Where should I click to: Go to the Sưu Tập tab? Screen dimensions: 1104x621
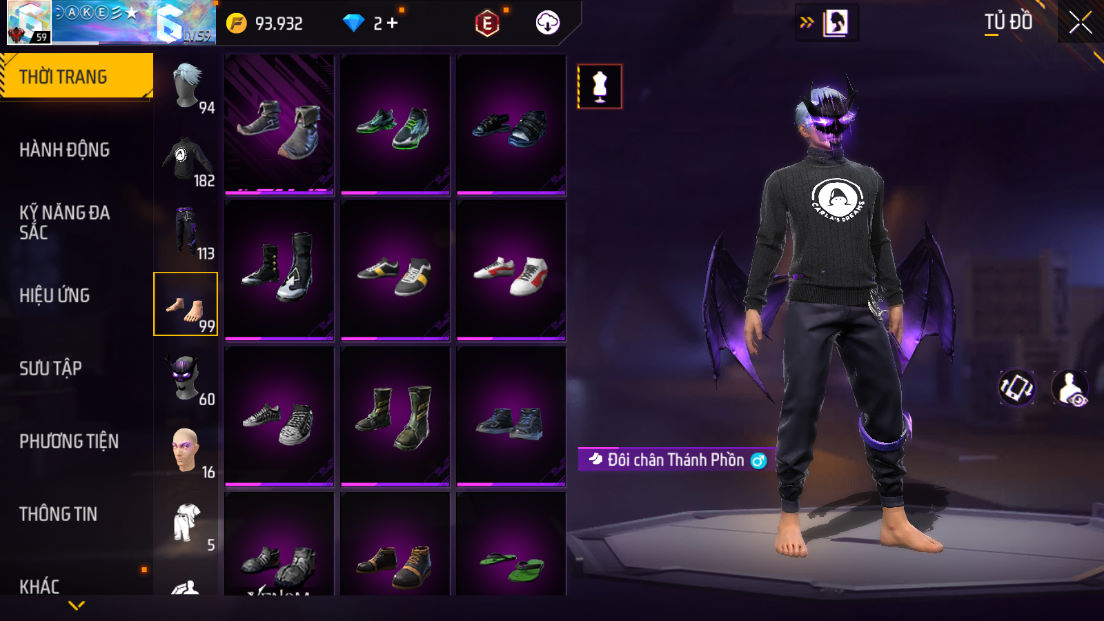[51, 368]
